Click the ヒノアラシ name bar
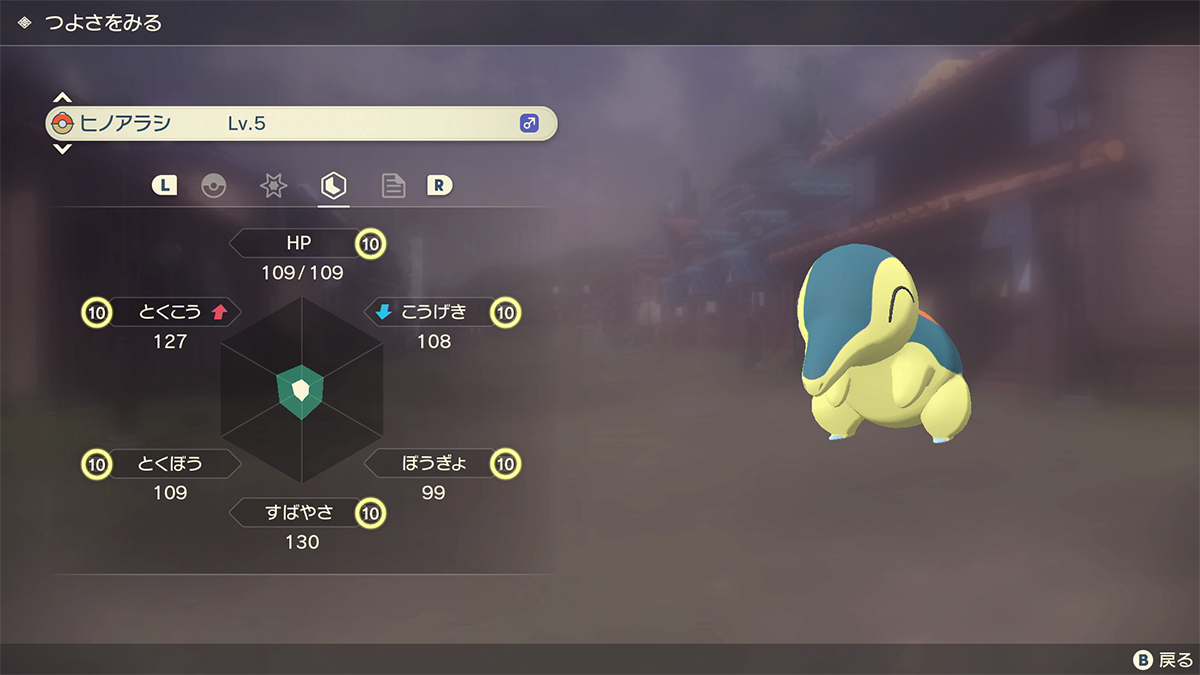The height and width of the screenshot is (675, 1200). pyautogui.click(x=300, y=124)
